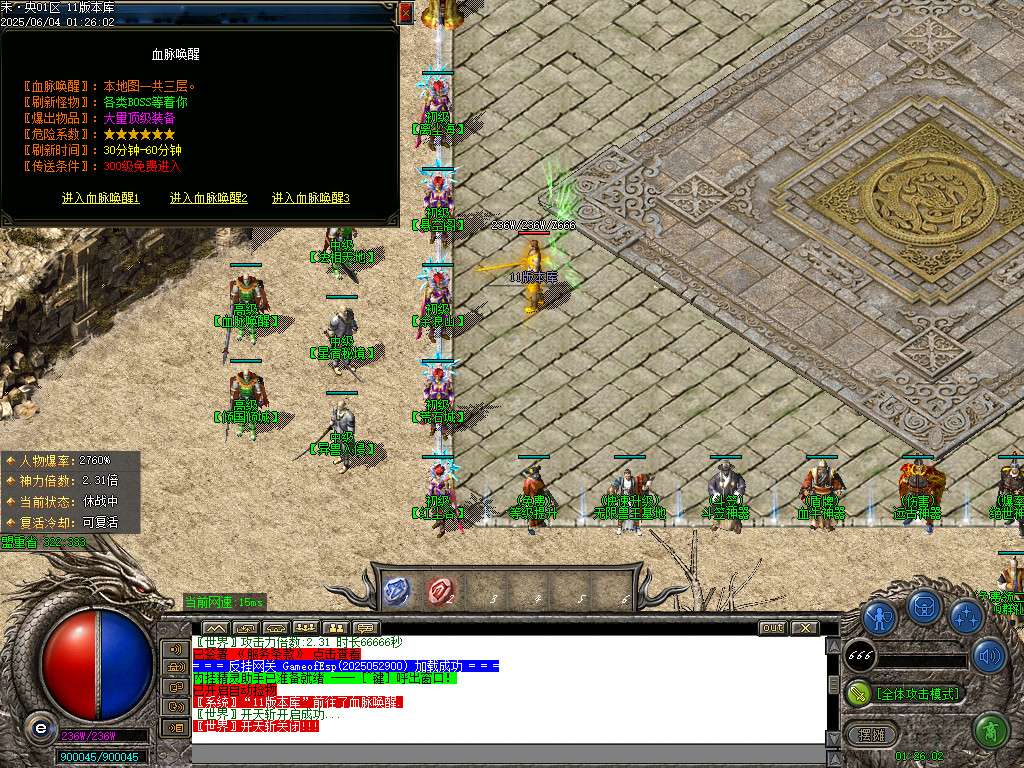The image size is (1024, 768).
Task: Open the shop with green 商 button
Action: pyautogui.click(x=990, y=731)
